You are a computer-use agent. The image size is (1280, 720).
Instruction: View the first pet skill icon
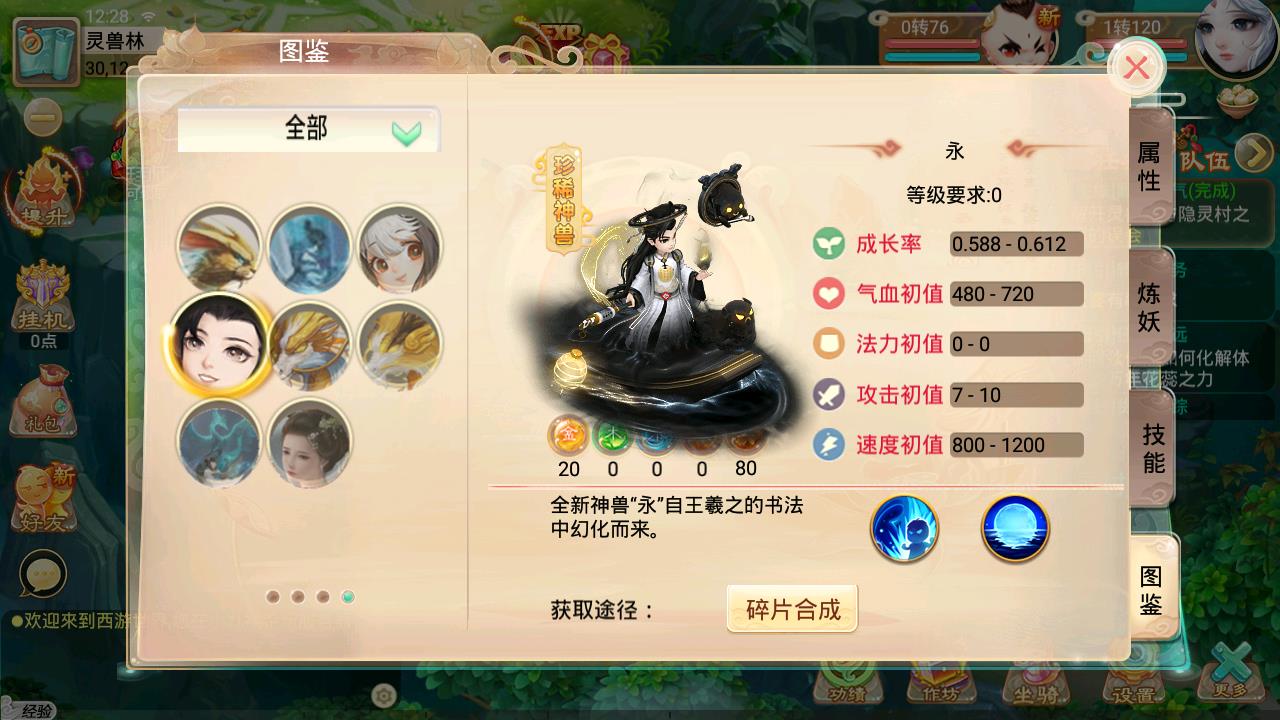point(903,530)
